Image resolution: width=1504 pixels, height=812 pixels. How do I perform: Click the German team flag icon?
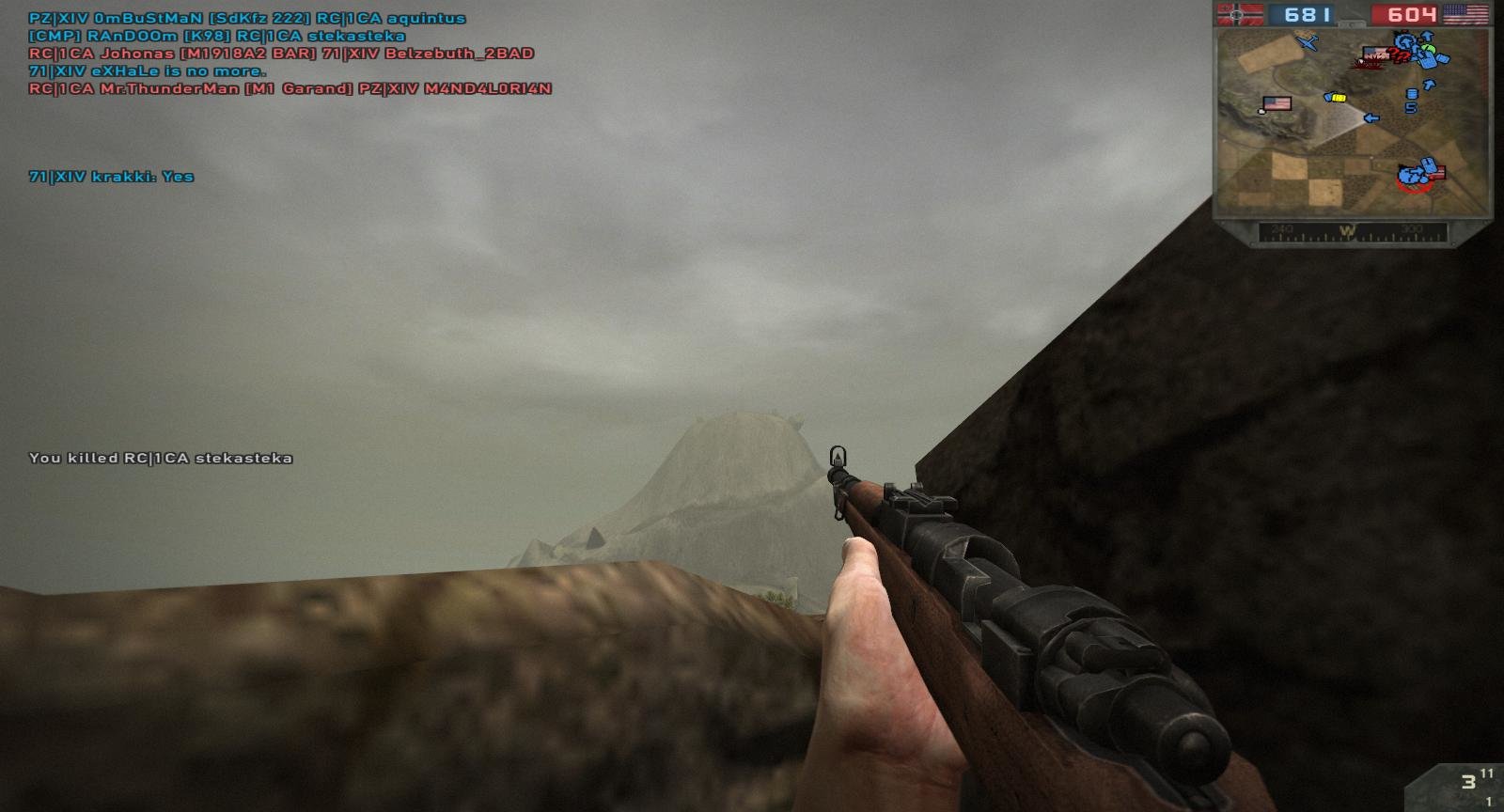1241,14
